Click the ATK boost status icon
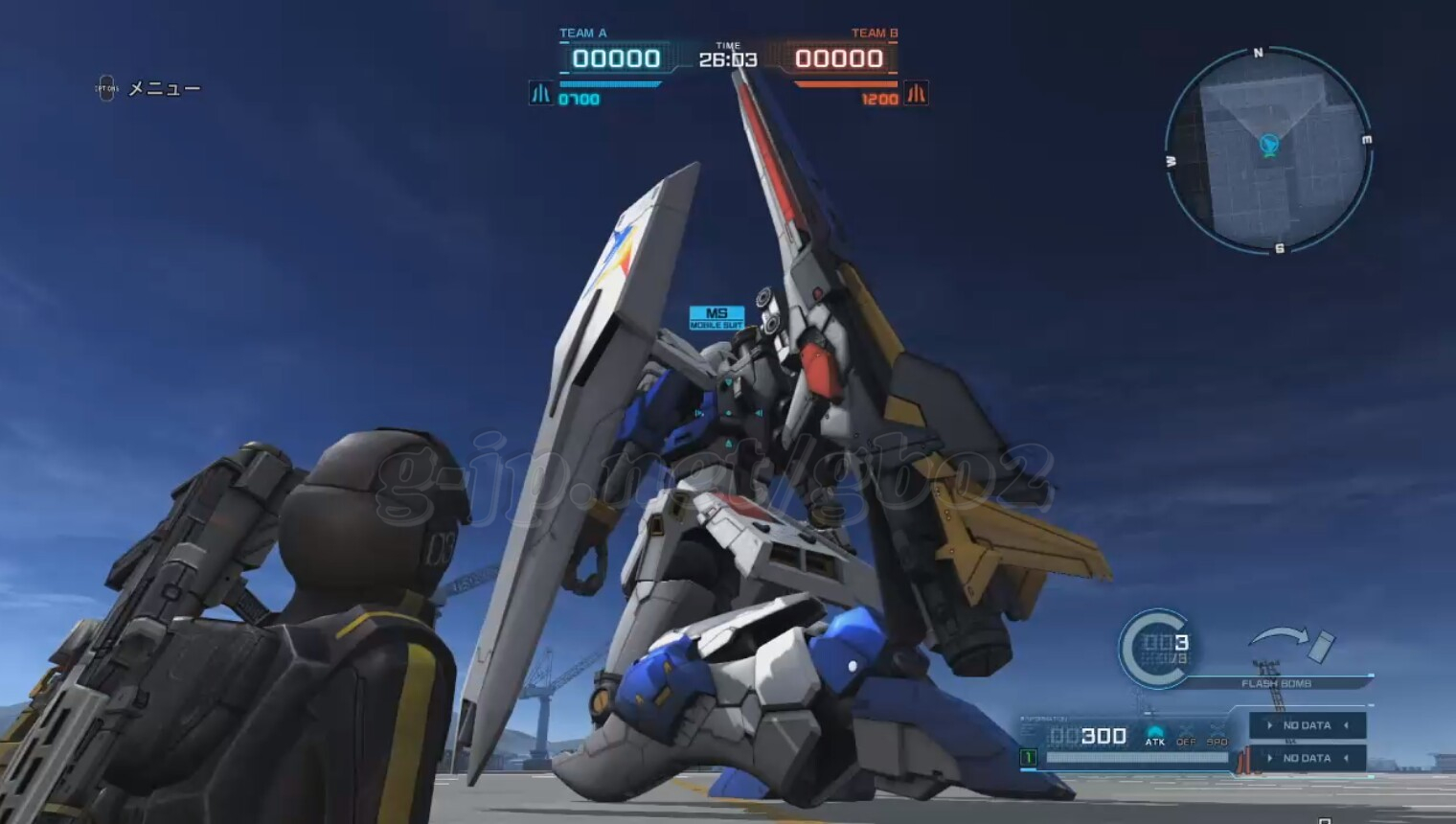Screen dimensions: 1456x824 pyautogui.click(x=1155, y=736)
